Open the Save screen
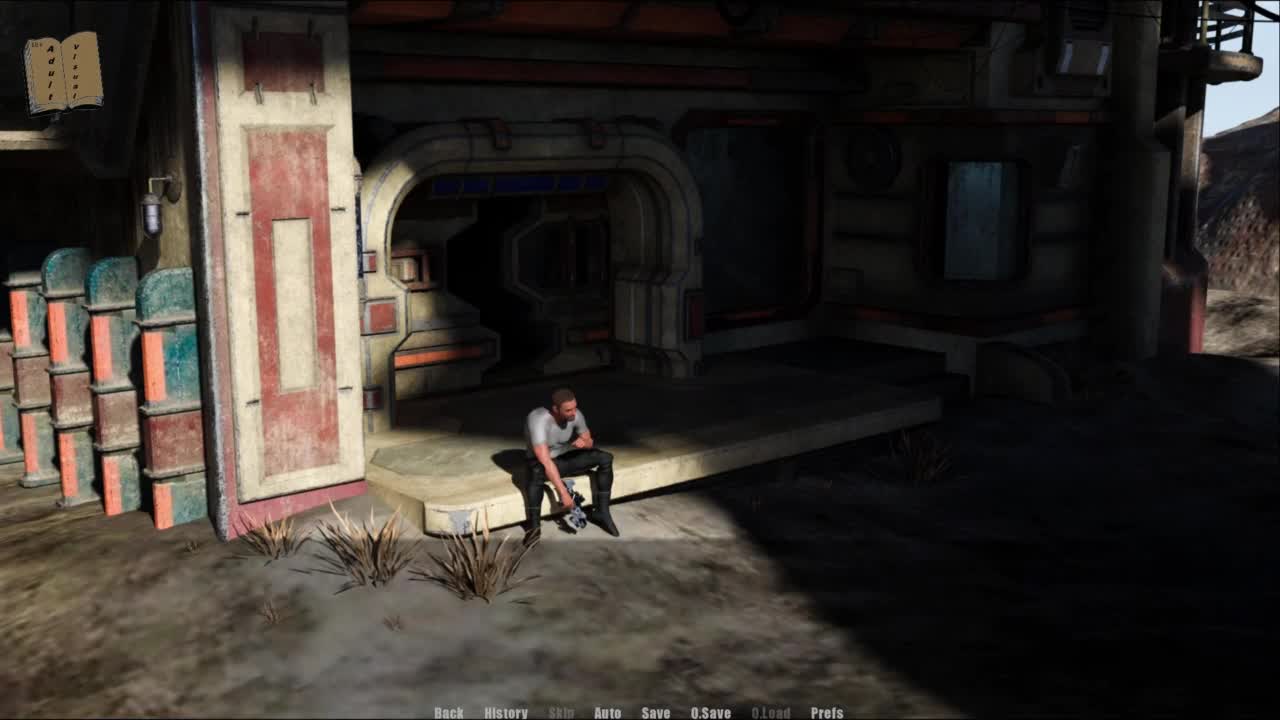 pos(656,713)
